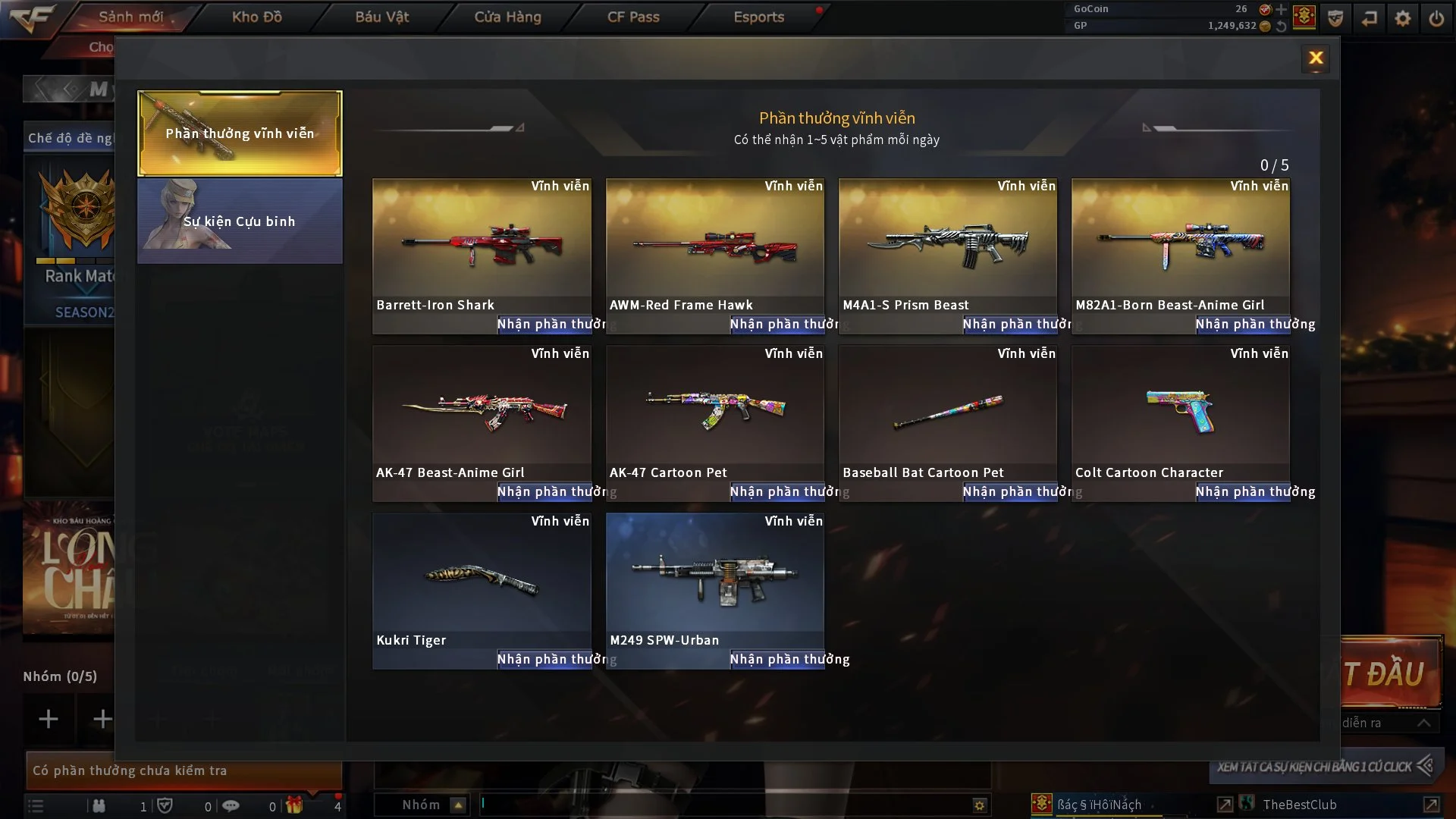Open the friends list icon showing 1
Image resolution: width=1456 pixels, height=819 pixels.
pyautogui.click(x=98, y=806)
